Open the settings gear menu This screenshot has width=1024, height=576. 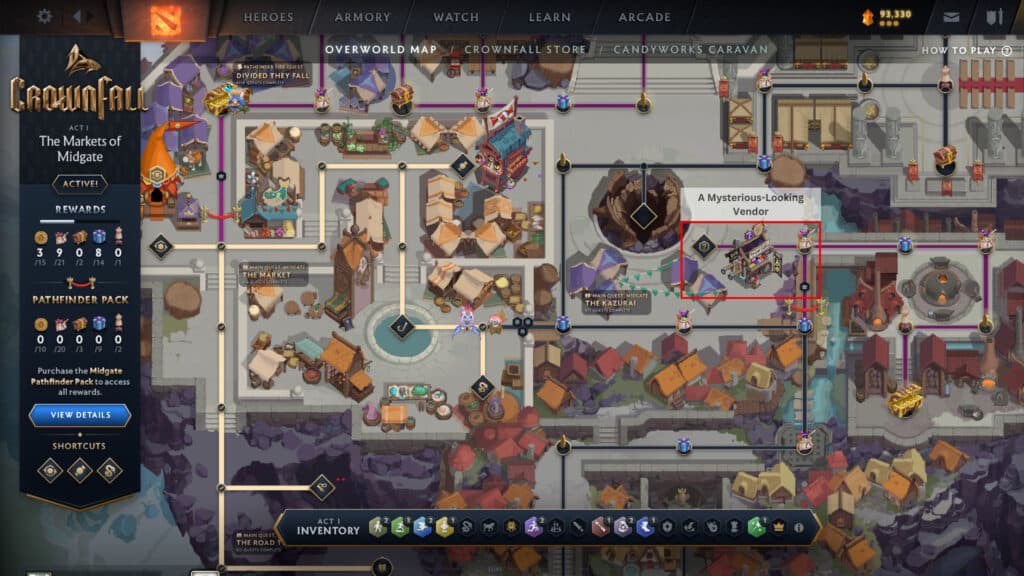44,17
